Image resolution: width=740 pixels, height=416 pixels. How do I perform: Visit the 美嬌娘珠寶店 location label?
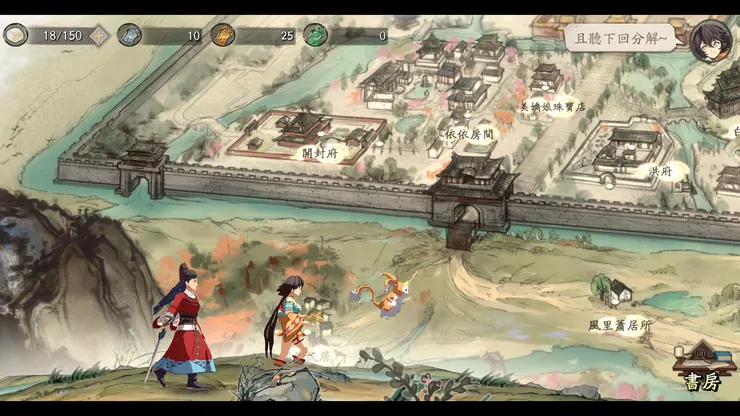(x=552, y=106)
